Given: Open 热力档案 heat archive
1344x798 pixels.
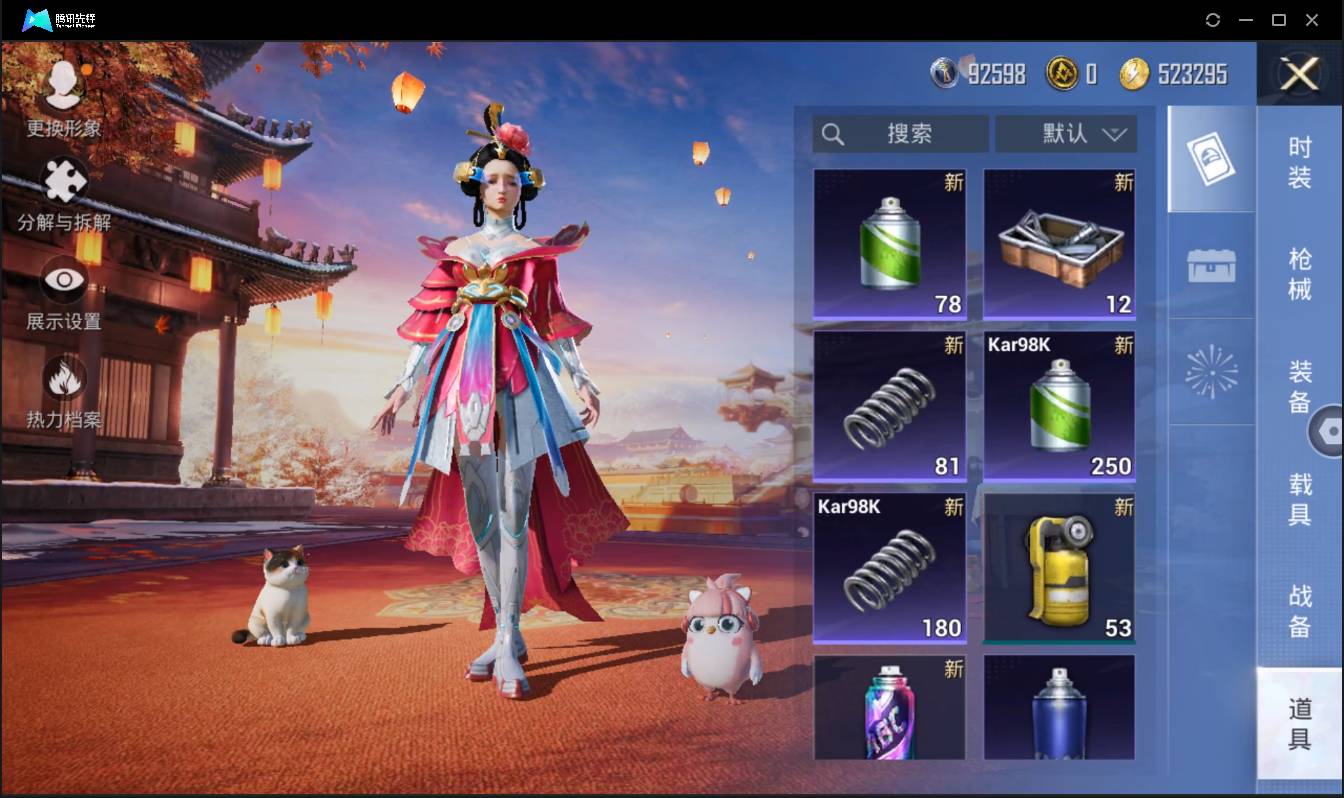Looking at the screenshot, I should 64,390.
